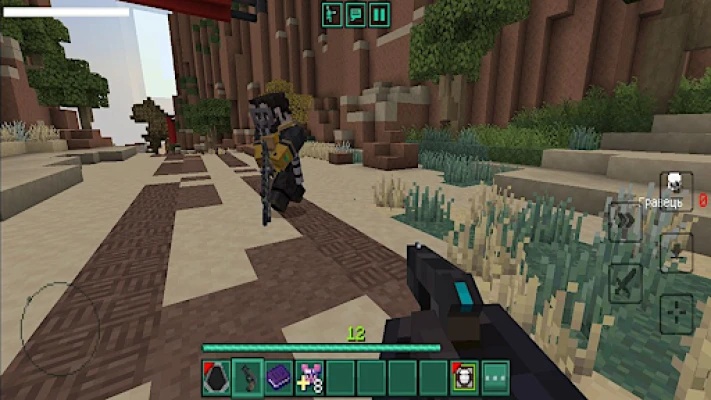Pause the game with the pause button
This screenshot has height=400, width=711.
coord(379,14)
